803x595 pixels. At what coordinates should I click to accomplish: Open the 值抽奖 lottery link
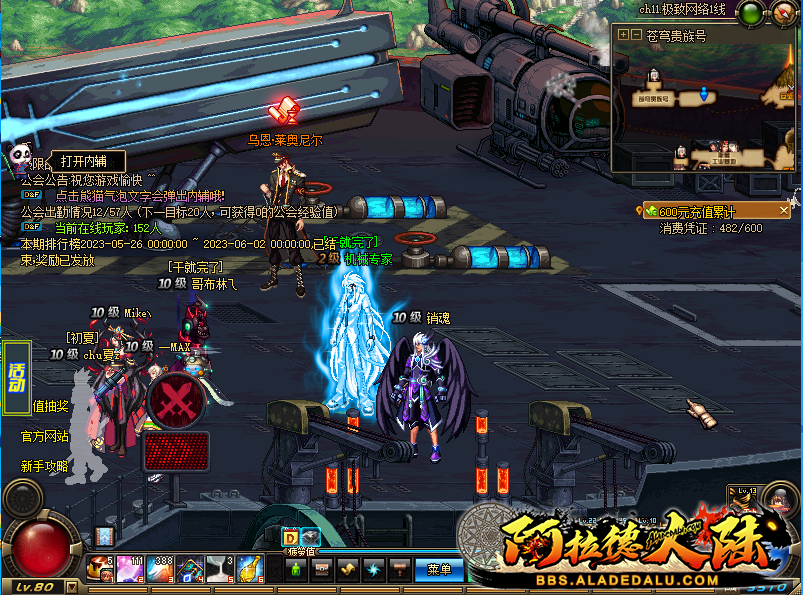tap(50, 406)
